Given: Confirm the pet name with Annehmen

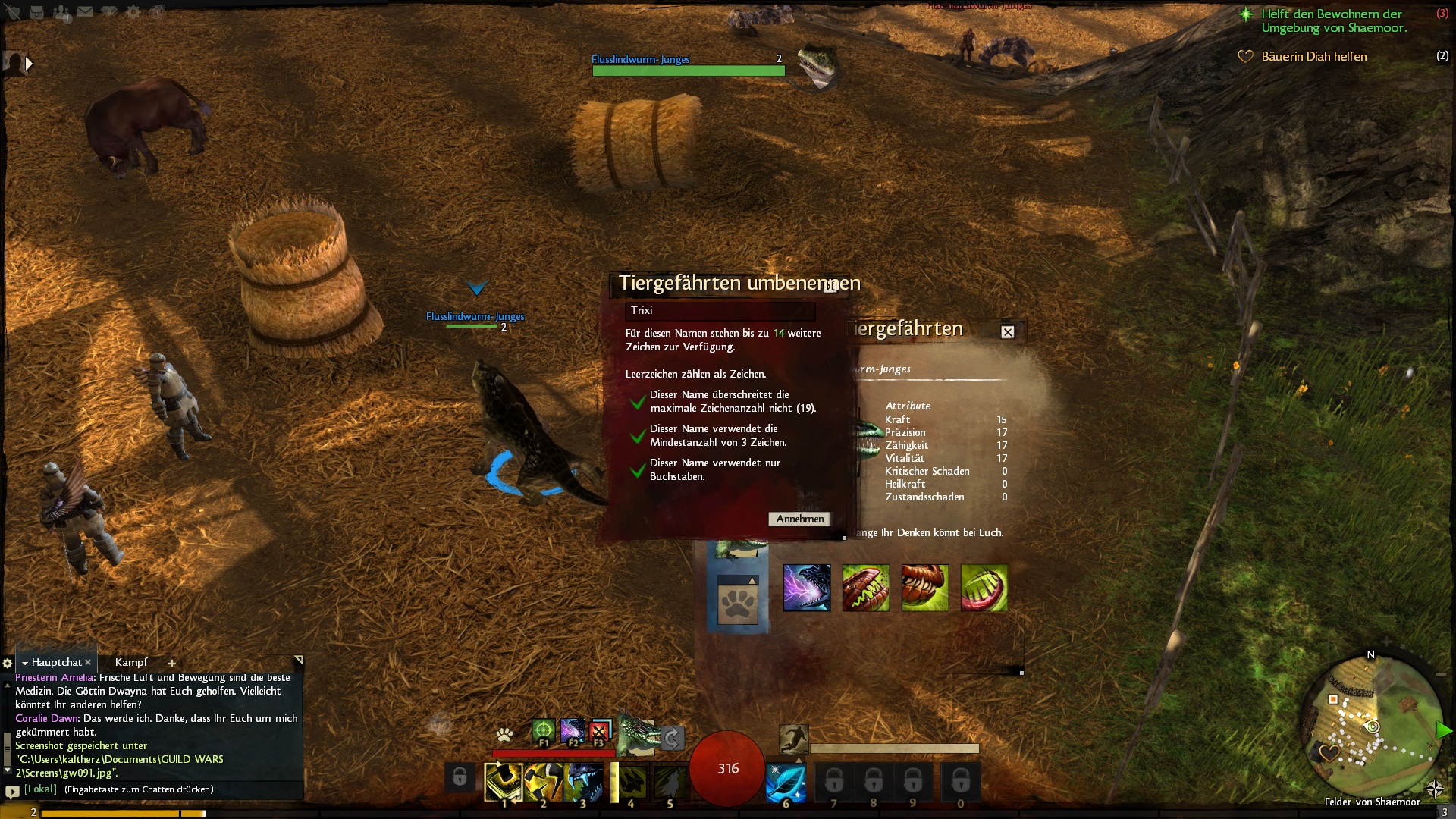Looking at the screenshot, I should pos(799,519).
